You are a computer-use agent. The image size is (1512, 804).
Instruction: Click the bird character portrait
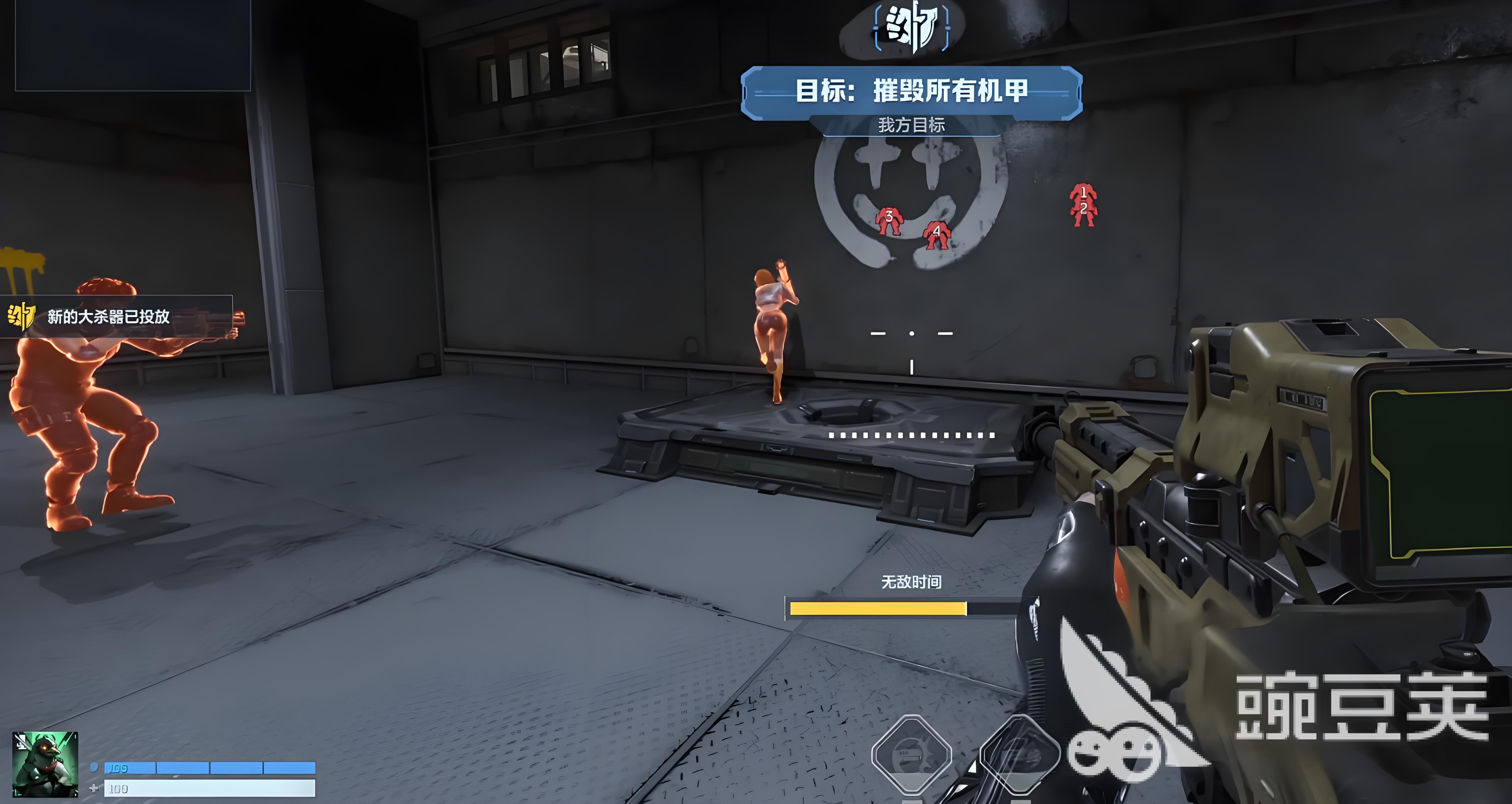tap(45, 763)
